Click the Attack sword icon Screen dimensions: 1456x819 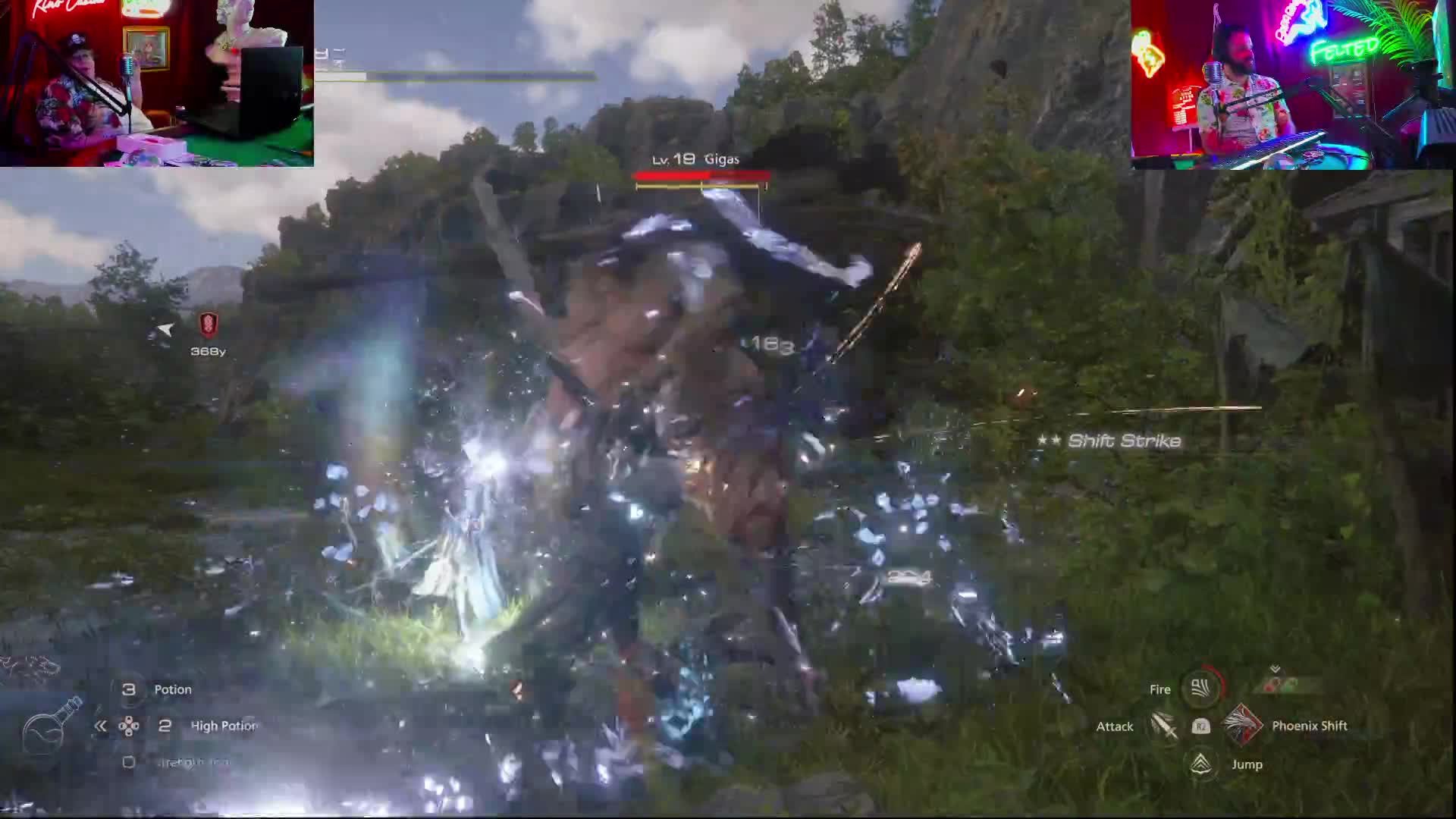[x=1163, y=726]
